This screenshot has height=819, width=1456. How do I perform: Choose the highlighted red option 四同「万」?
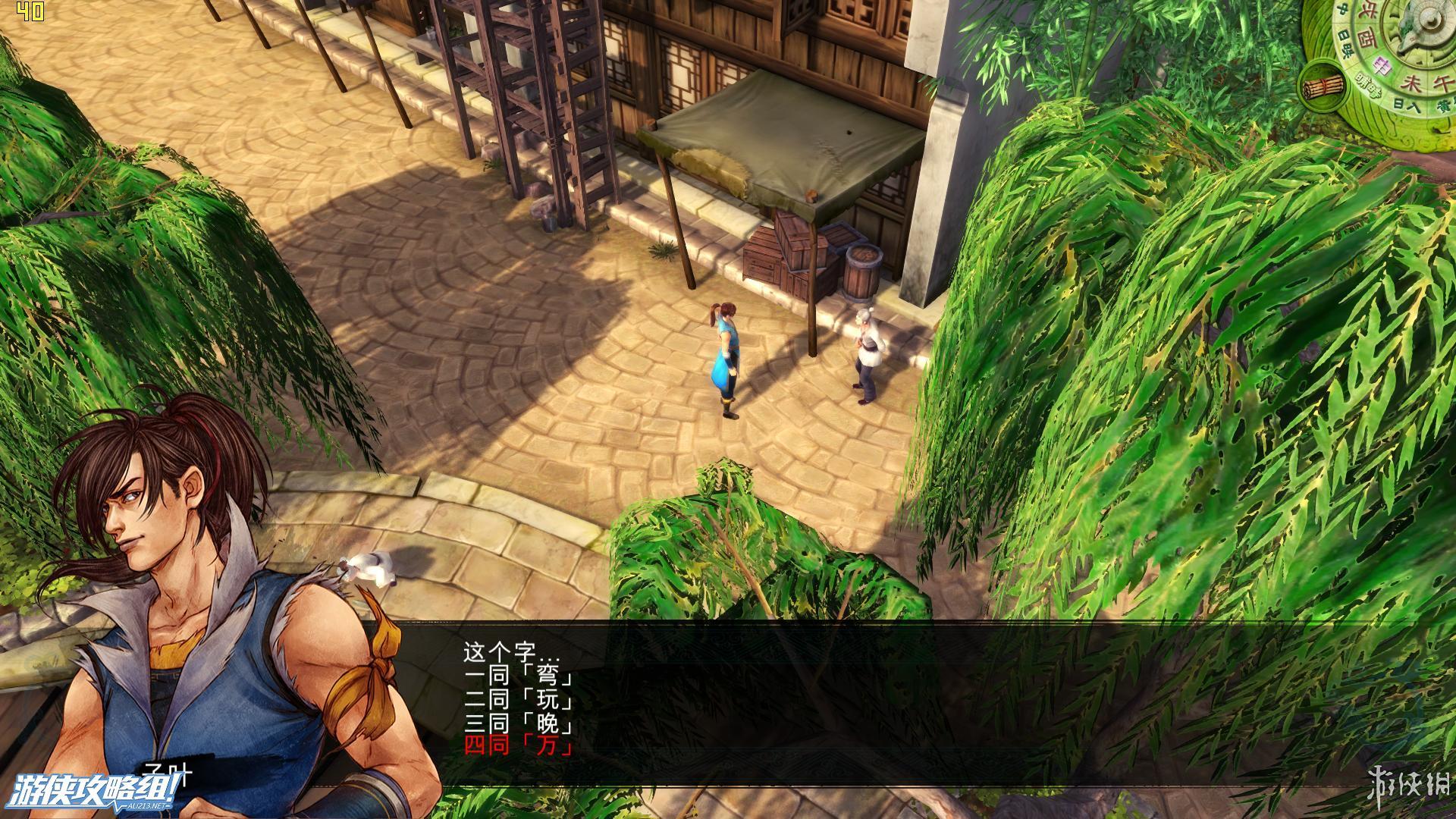519,748
